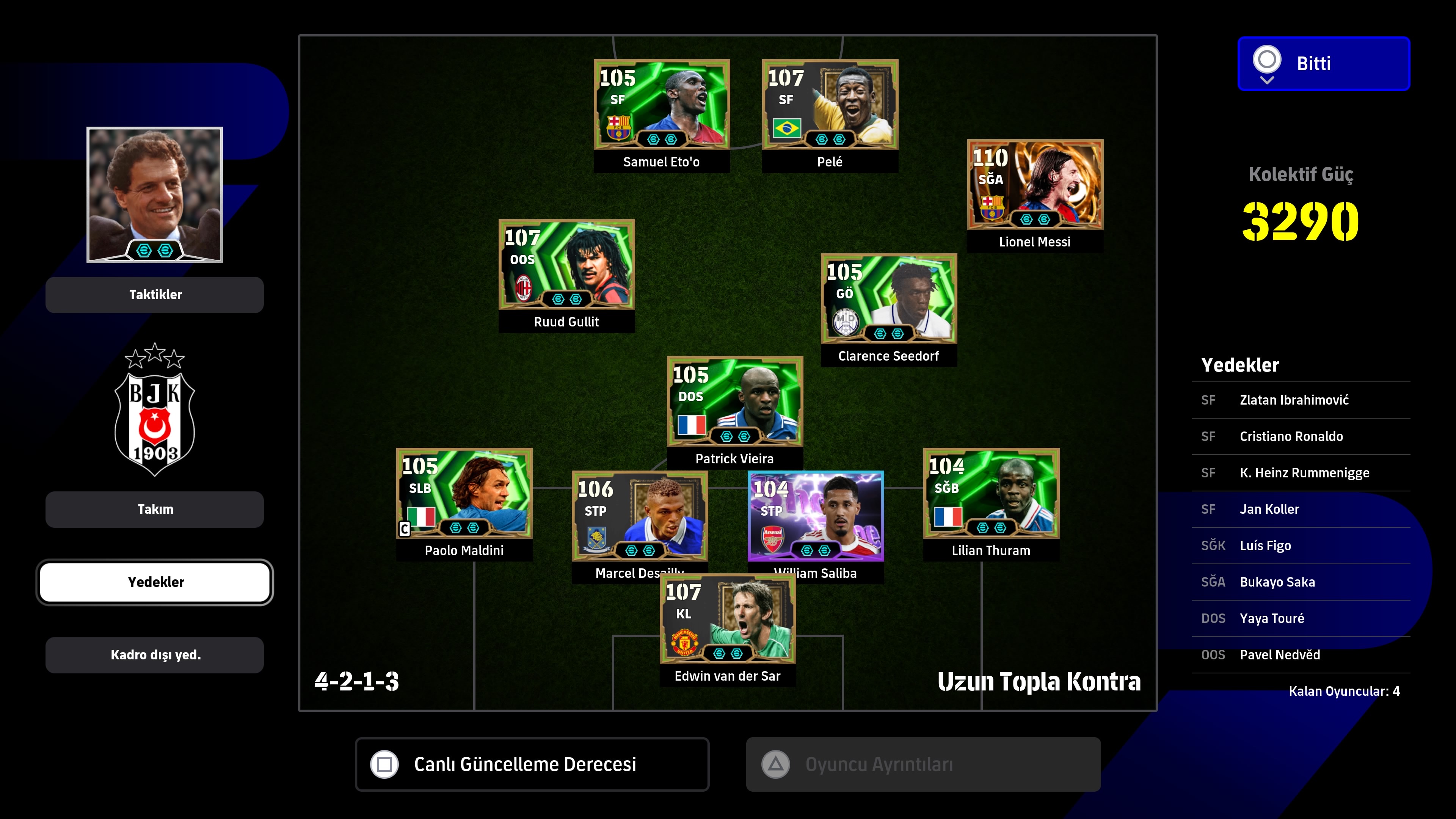Screen dimensions: 1456x819
Task: Click the manager portrait thumbnail
Action: click(x=154, y=195)
